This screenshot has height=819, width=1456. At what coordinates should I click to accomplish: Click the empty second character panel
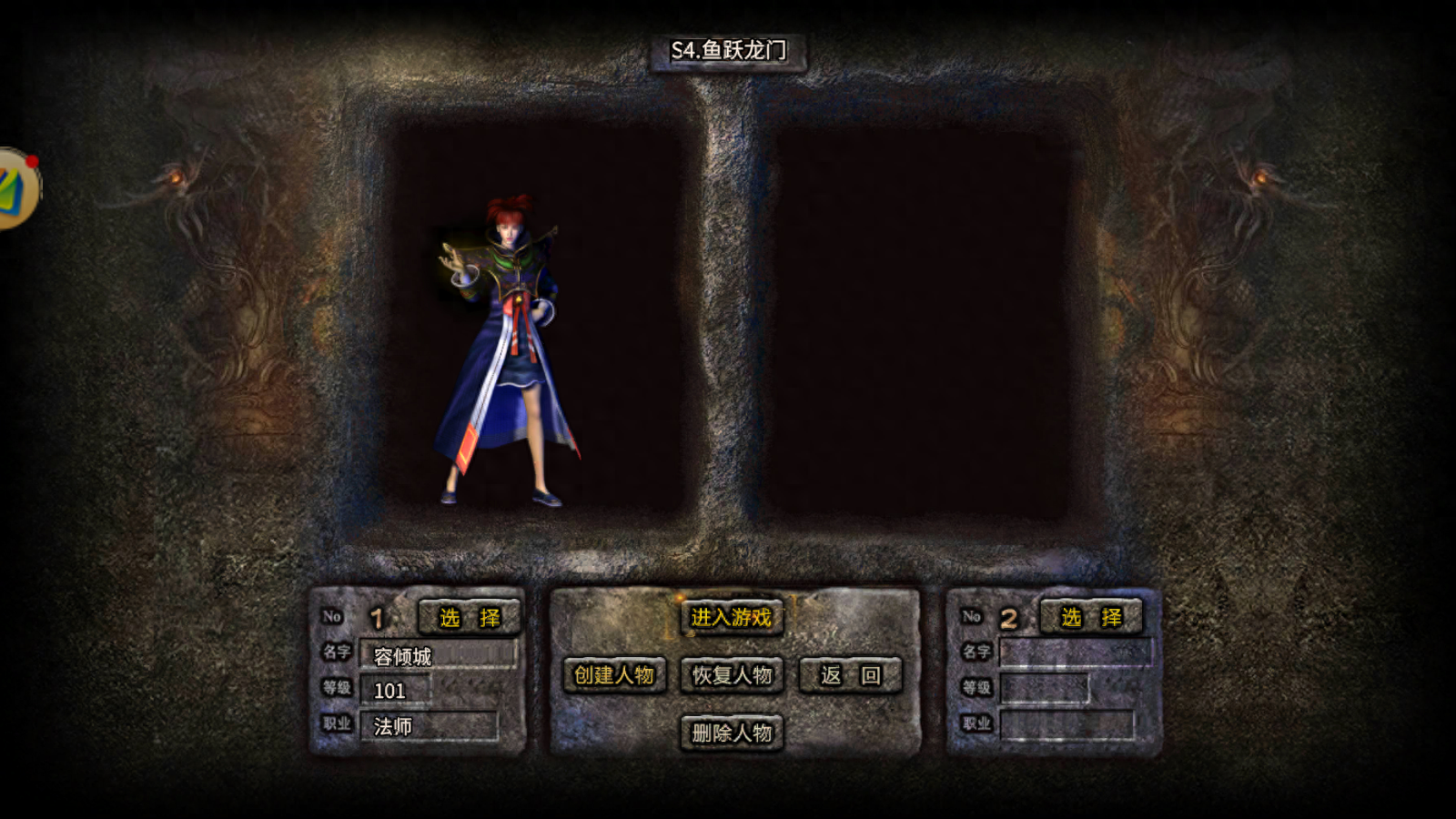[x=919, y=323]
